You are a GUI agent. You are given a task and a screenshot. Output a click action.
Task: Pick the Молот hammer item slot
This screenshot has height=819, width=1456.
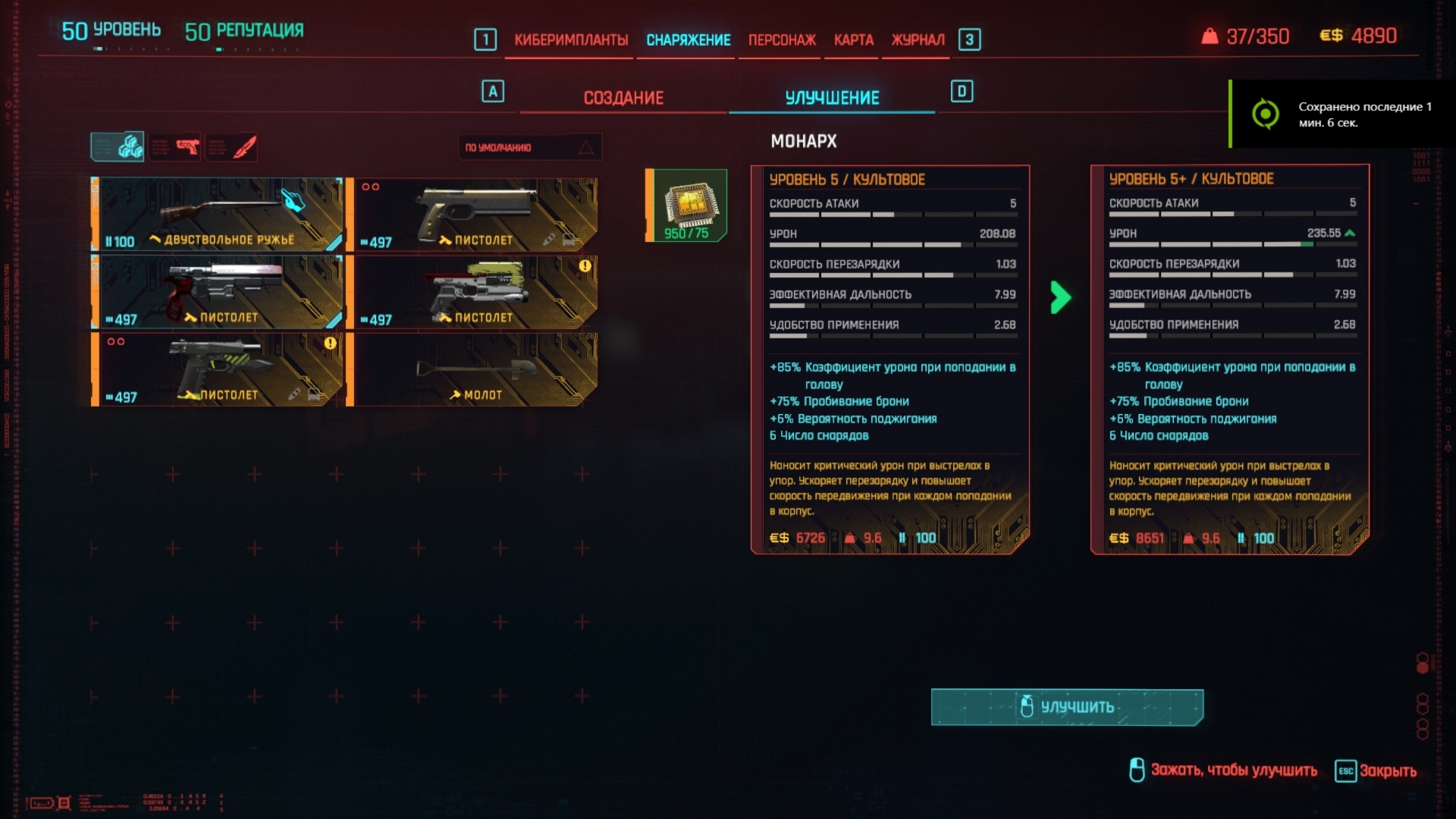pos(474,370)
